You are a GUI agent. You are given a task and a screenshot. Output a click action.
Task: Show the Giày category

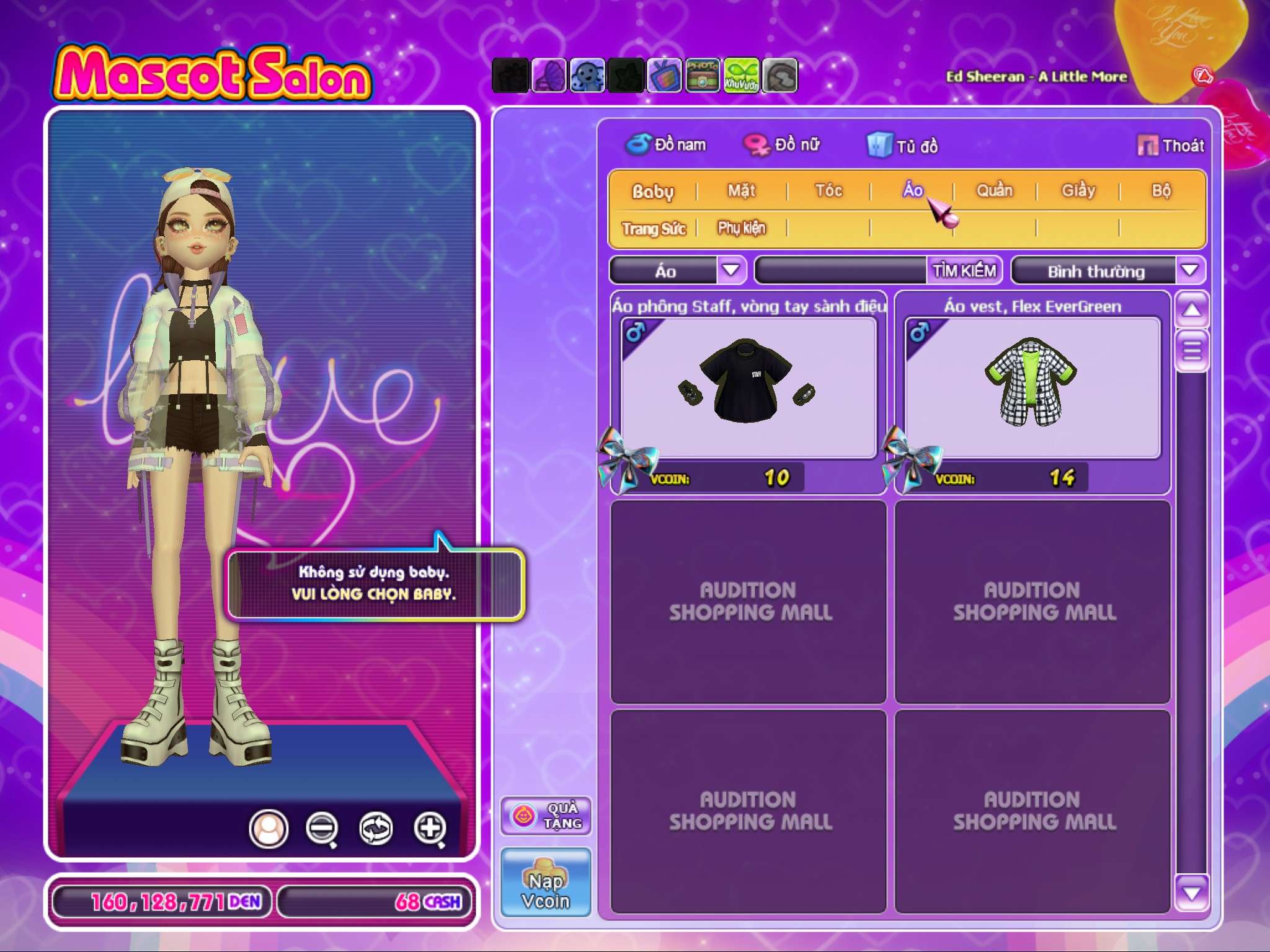[1078, 191]
